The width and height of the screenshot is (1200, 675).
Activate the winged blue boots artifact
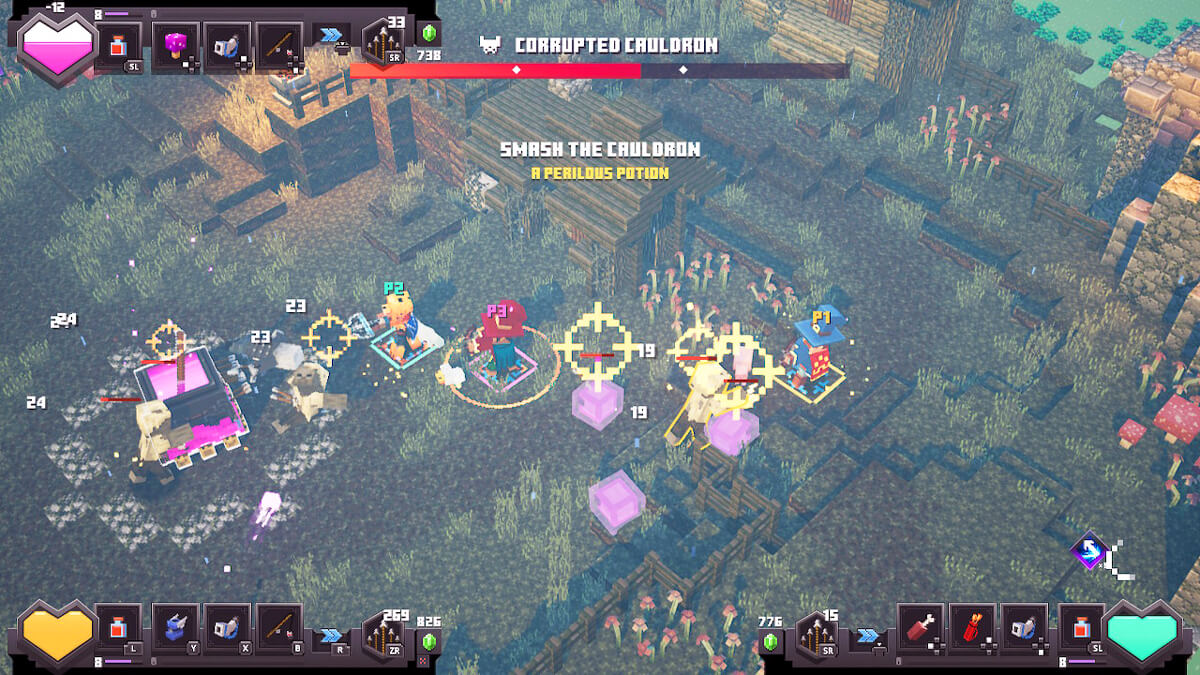(176, 628)
